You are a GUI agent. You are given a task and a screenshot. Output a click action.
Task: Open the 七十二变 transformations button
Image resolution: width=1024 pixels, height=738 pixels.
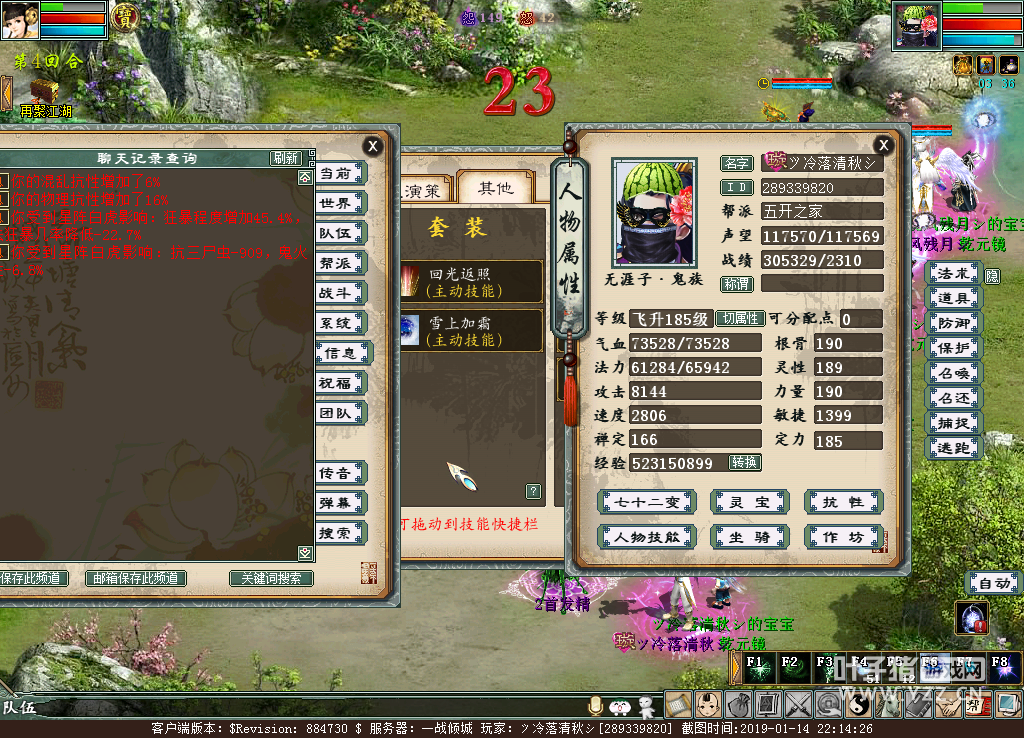[646, 502]
